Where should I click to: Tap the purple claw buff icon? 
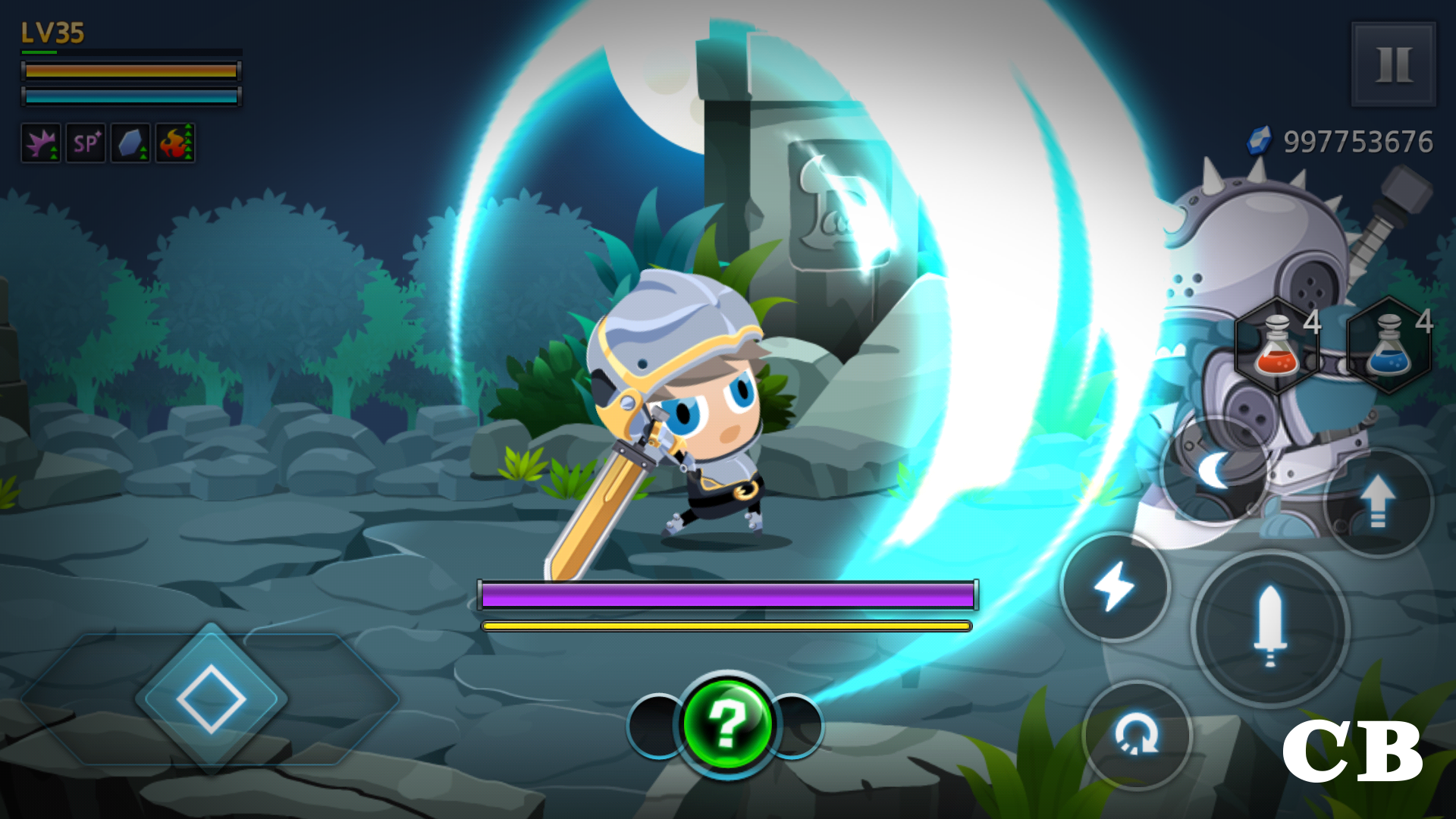tap(41, 143)
